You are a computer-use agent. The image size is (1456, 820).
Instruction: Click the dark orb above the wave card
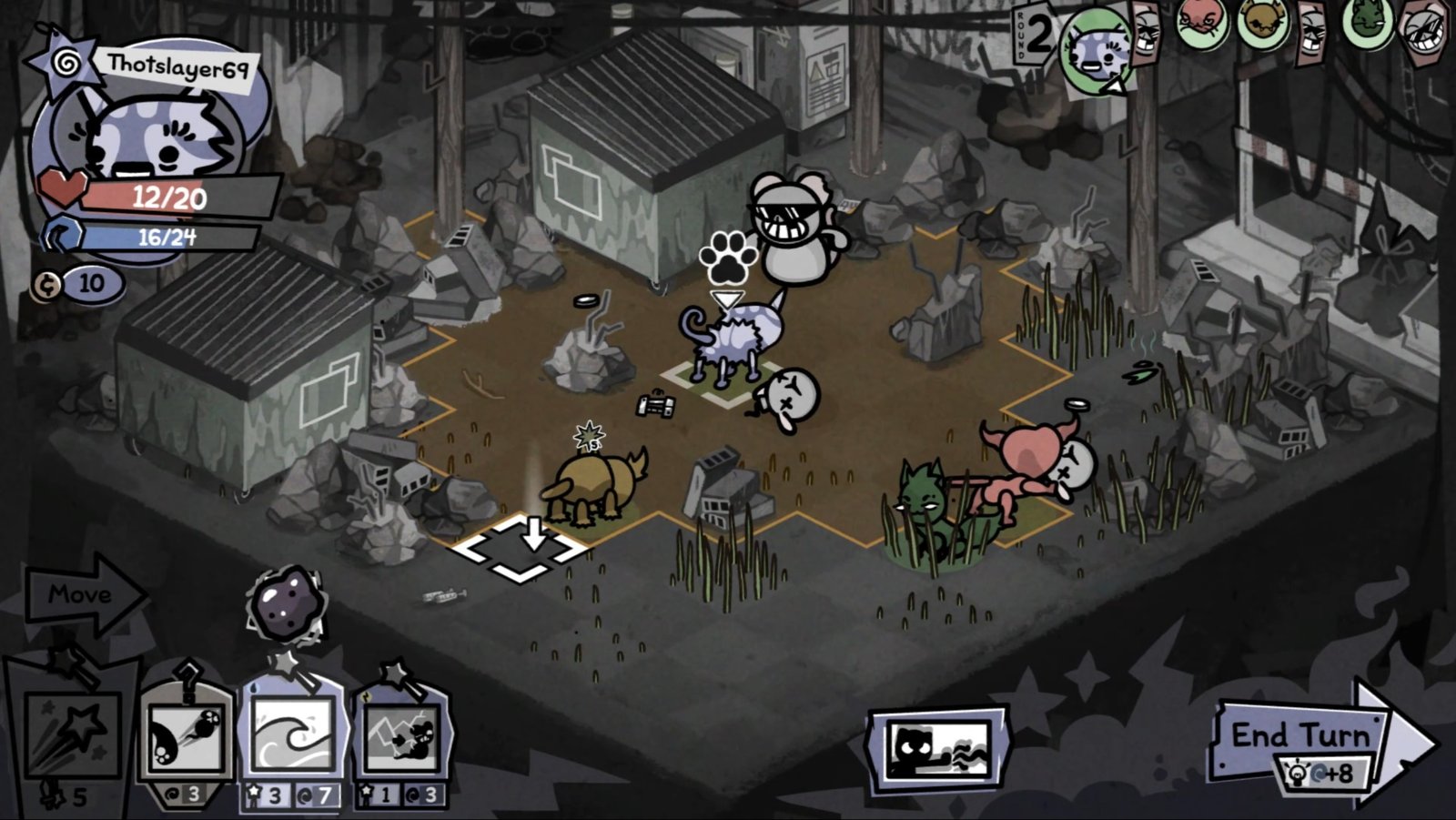287,604
